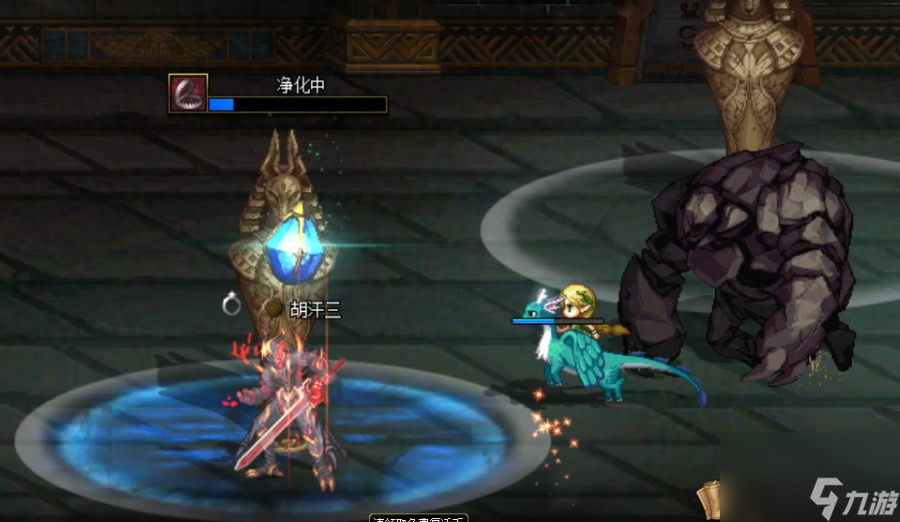Click the monster portrait beside the 净化中 bar
This screenshot has height=522, width=900.
coord(188,93)
